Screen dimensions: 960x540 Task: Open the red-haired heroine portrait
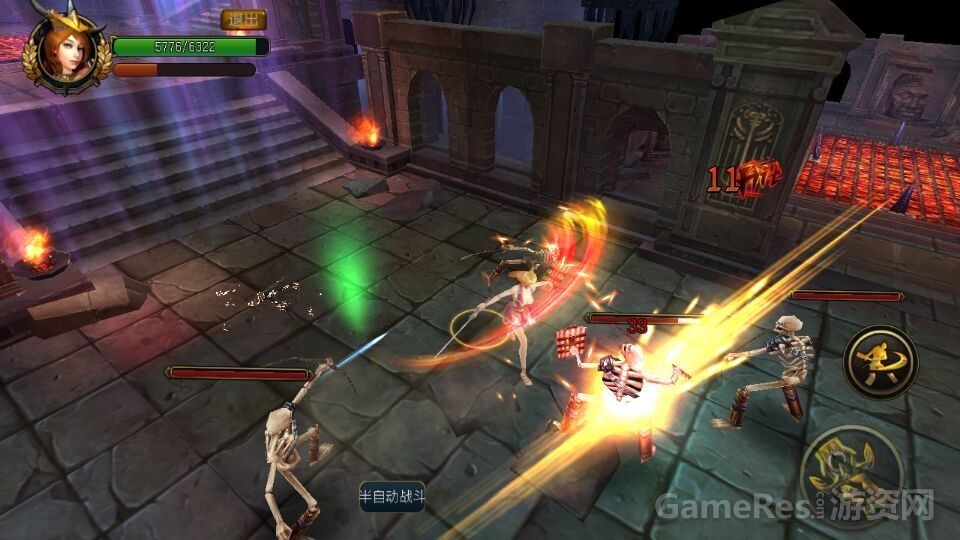click(x=64, y=50)
